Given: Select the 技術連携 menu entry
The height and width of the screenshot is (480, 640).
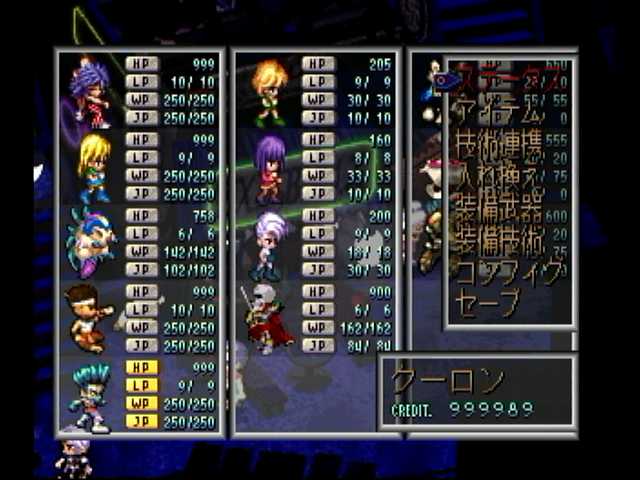Looking at the screenshot, I should click(498, 150).
